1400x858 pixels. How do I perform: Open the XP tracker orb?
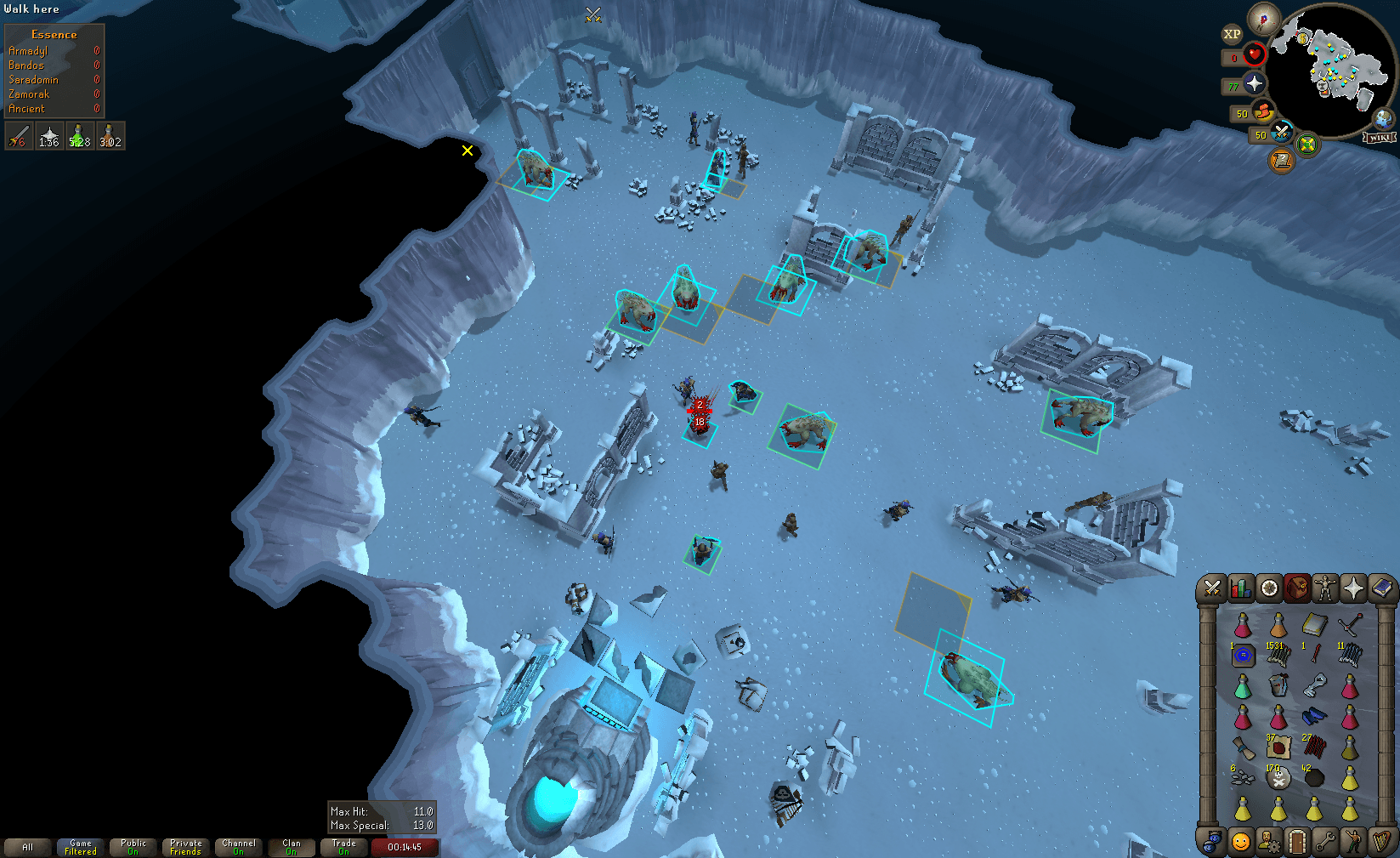click(x=1233, y=35)
